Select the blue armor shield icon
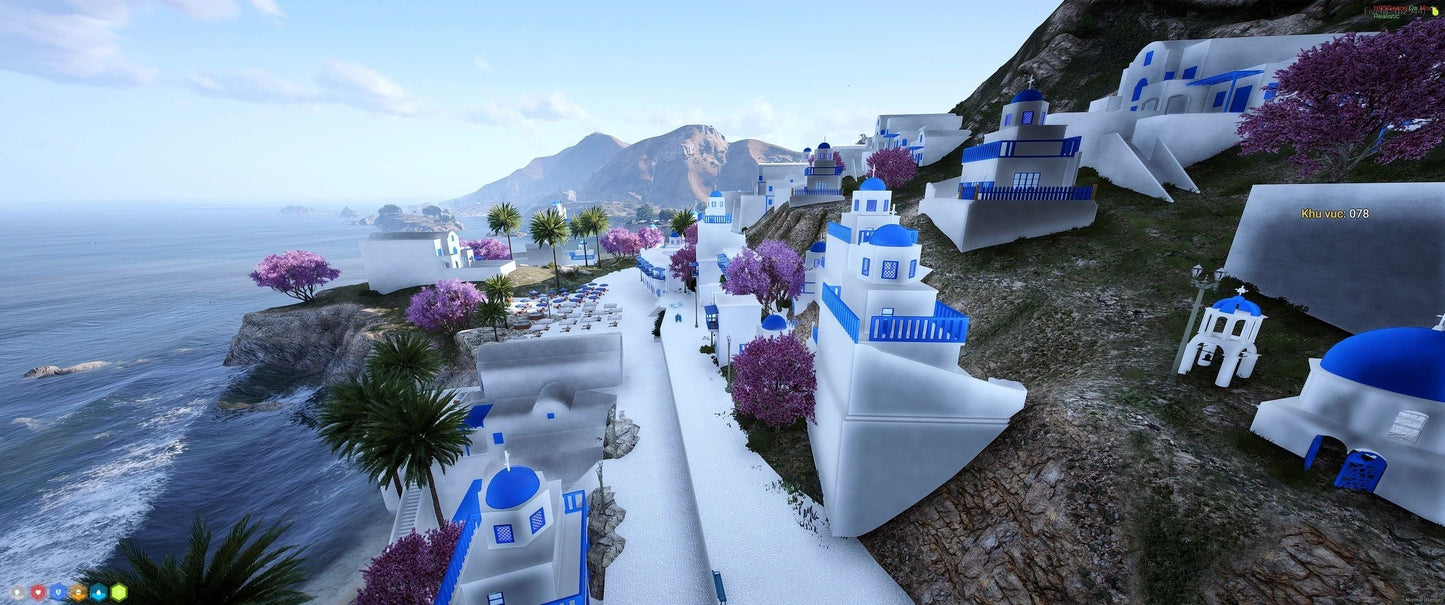Viewport: 1445px width, 605px height. [x=58, y=592]
